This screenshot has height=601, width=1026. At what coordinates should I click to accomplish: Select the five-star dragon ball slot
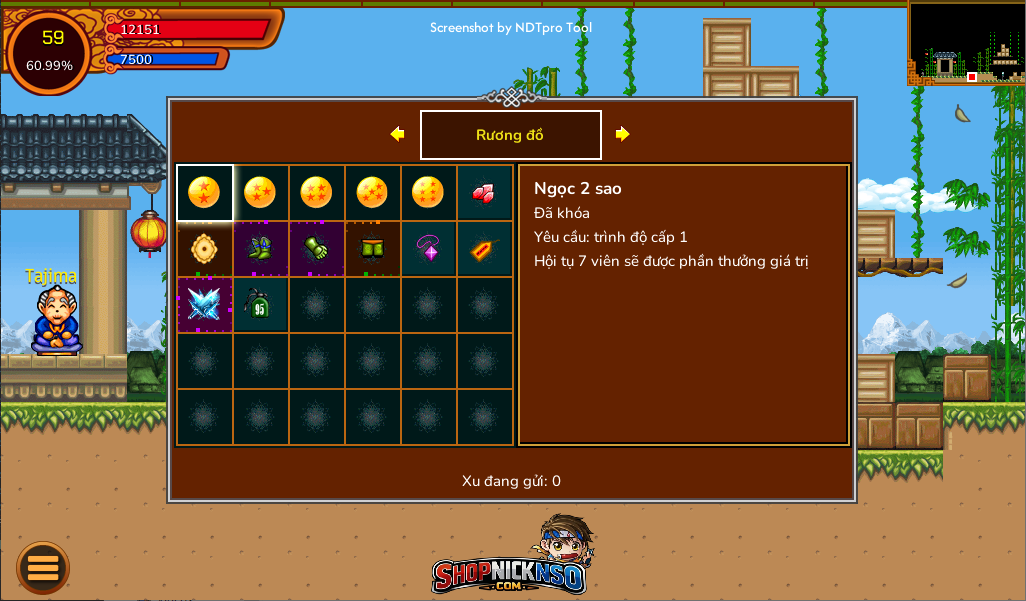(x=373, y=193)
